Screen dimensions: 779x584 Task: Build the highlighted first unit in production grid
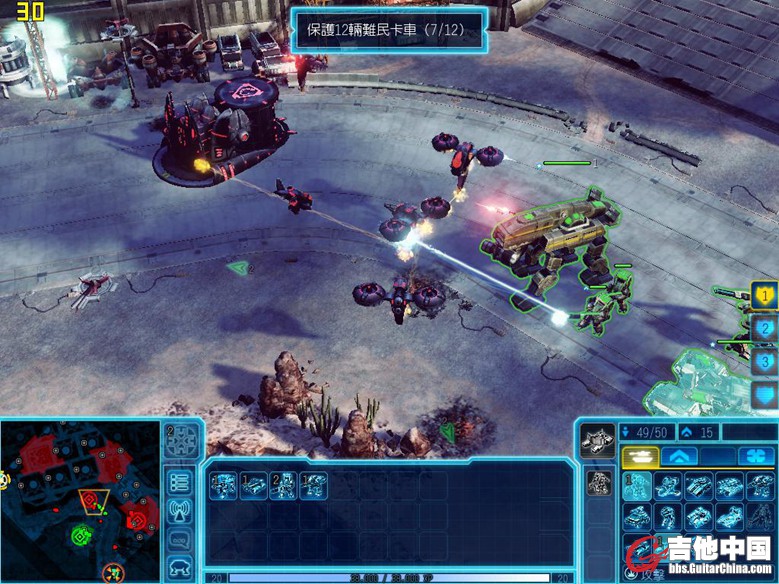(x=638, y=487)
